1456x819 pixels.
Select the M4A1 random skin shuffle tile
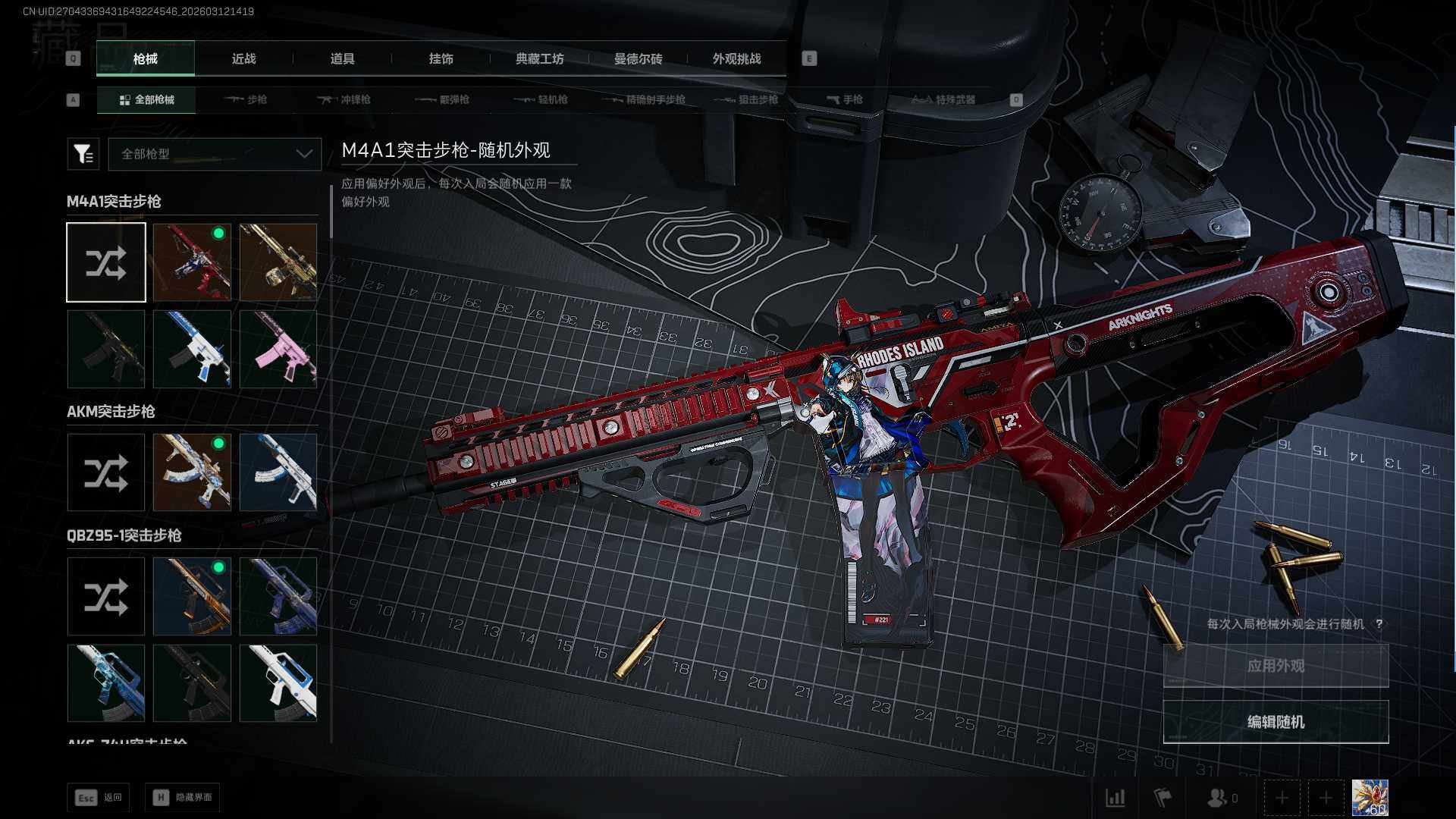pos(106,262)
